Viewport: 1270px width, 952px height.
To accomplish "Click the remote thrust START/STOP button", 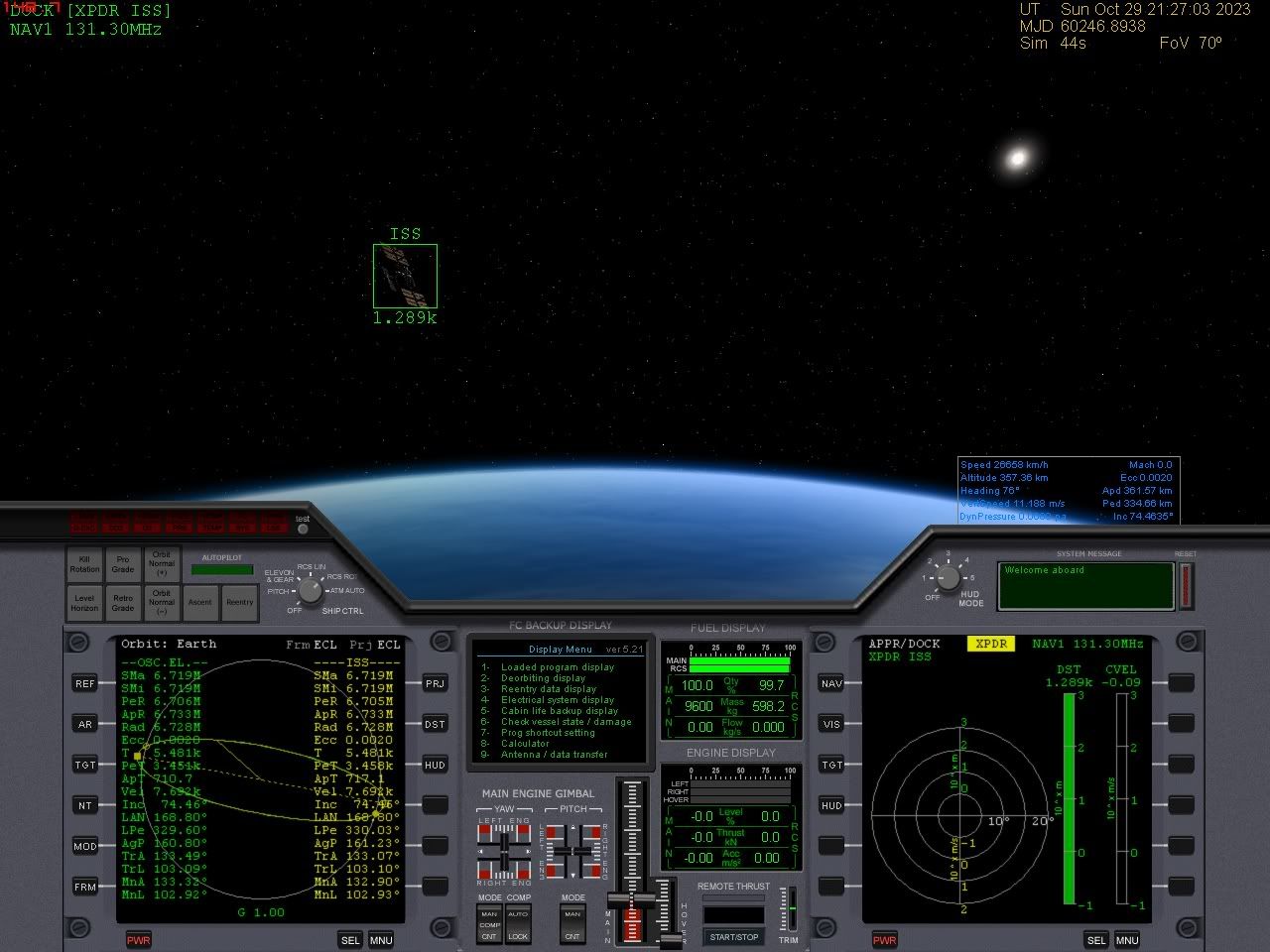I will click(x=733, y=937).
